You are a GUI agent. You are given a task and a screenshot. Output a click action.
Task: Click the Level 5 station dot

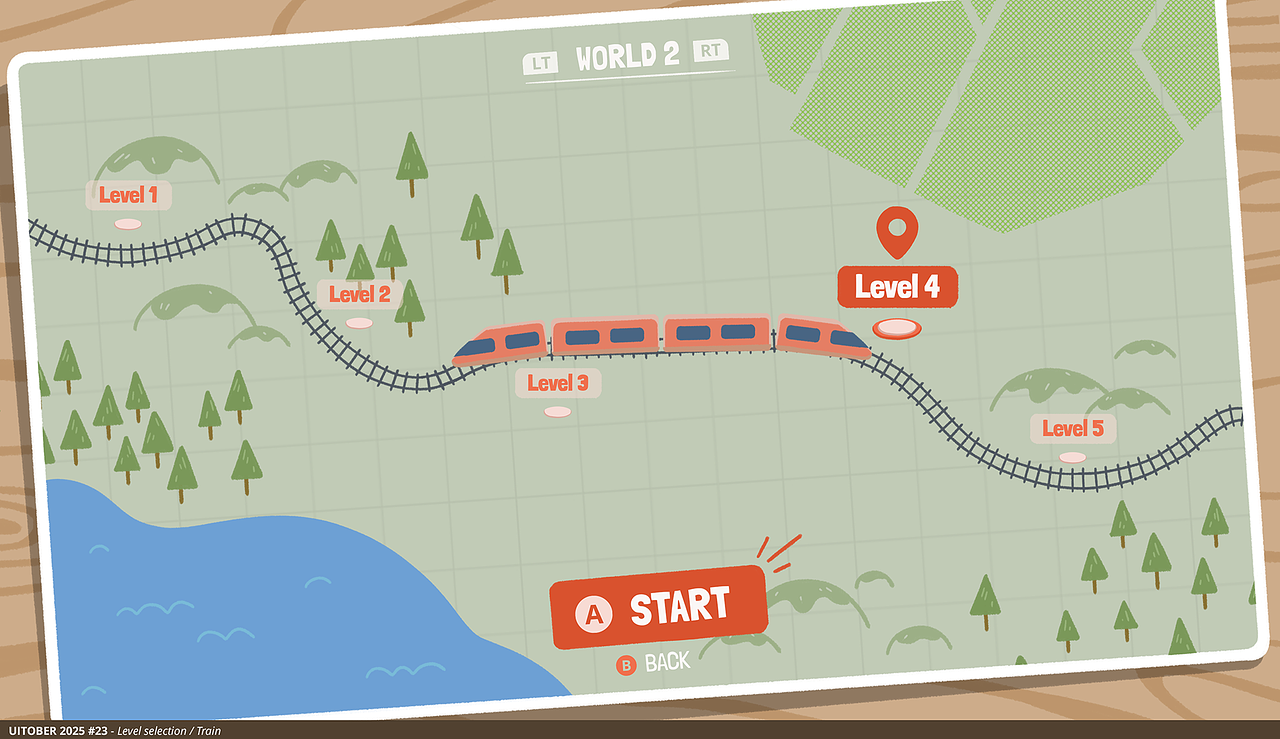click(x=1070, y=455)
